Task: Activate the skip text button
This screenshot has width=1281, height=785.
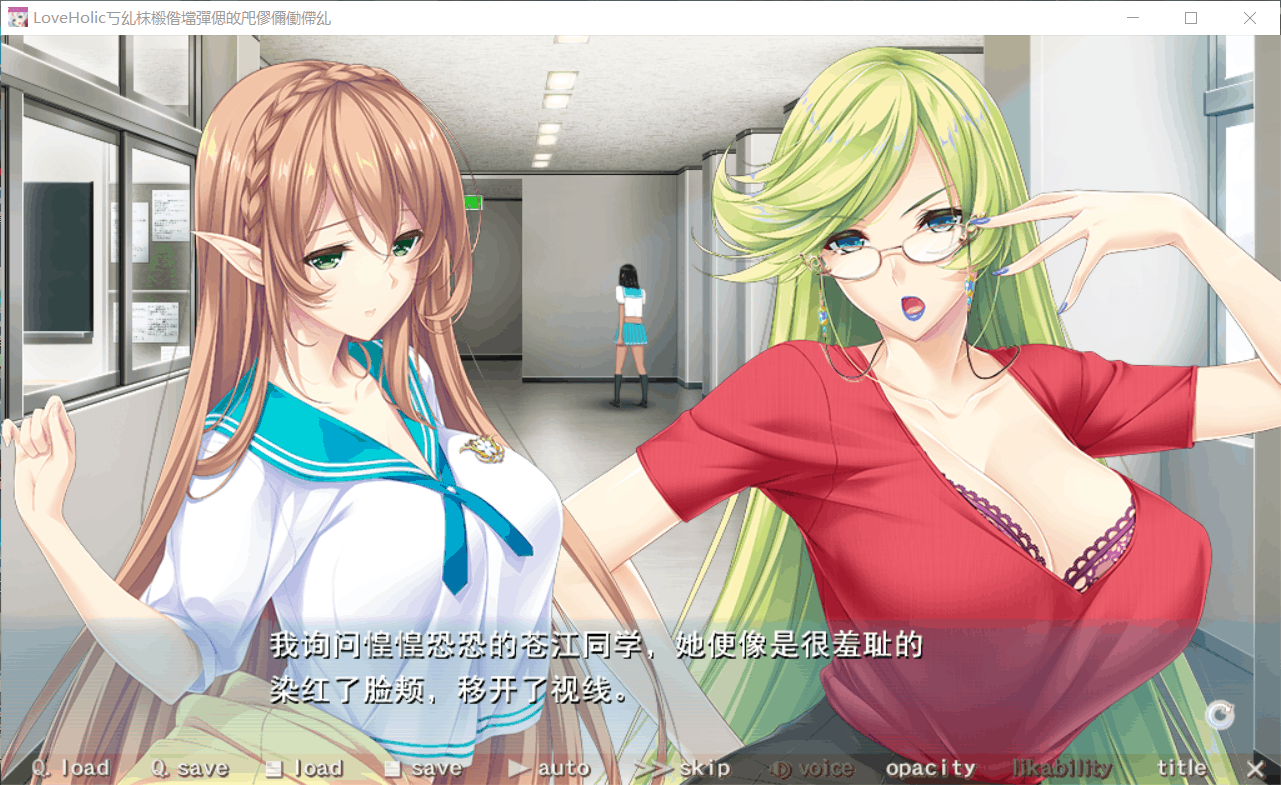Action: pos(682,768)
